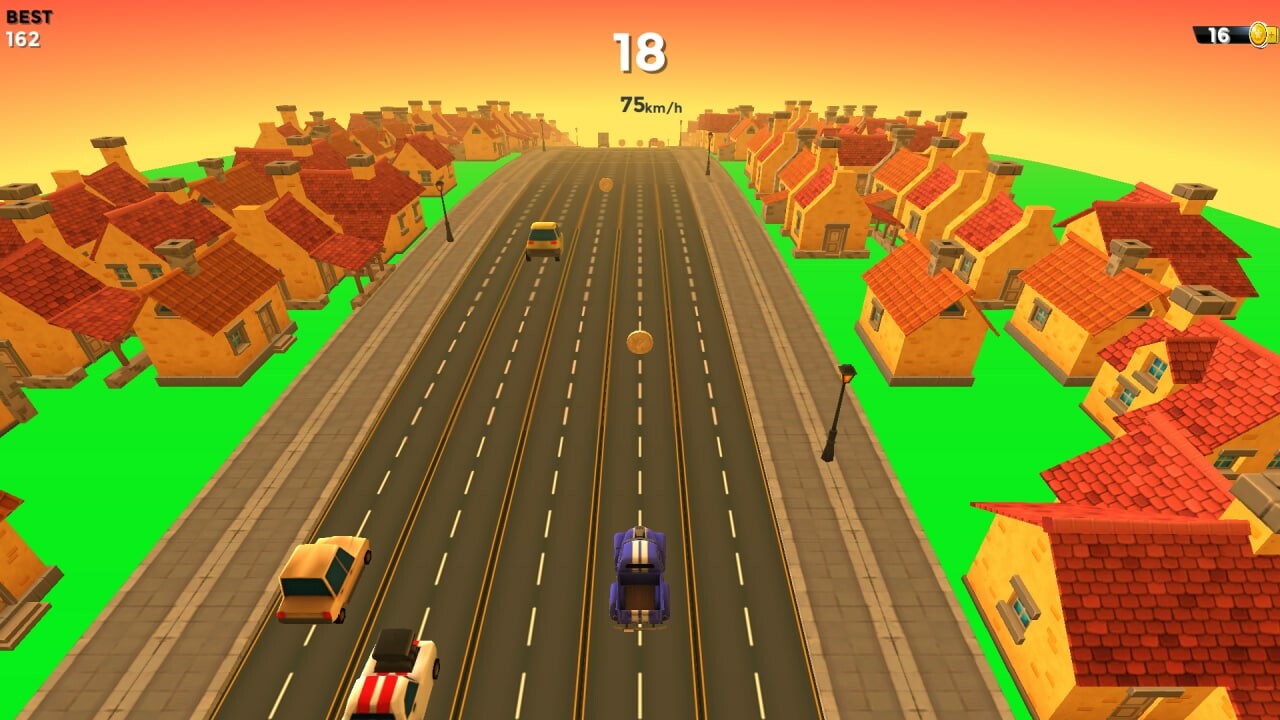Tap the tan van in the left lanes

[325, 580]
